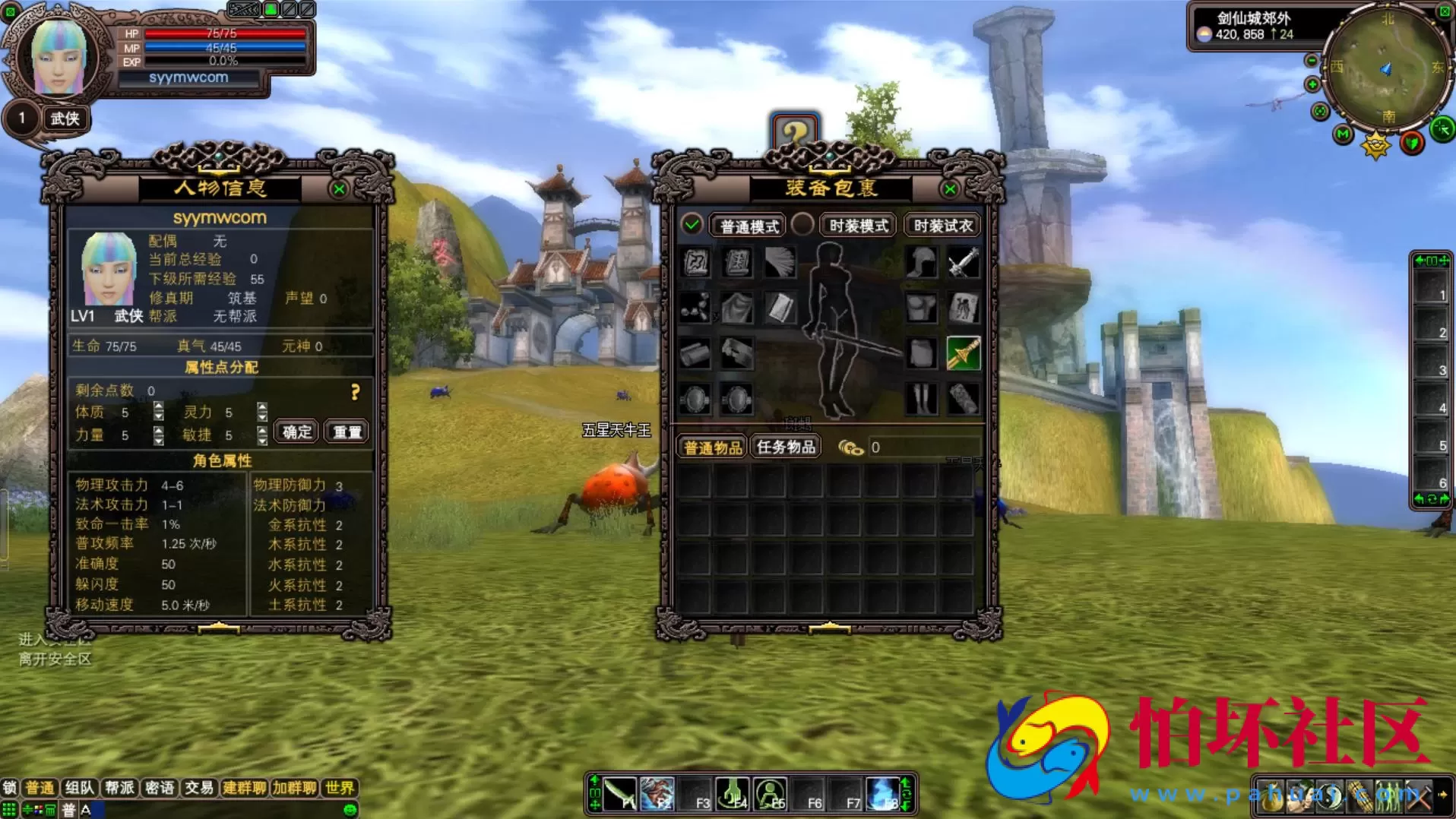Close the 装备包裹 equipment bag window
This screenshot has height=819, width=1456.
coord(949,189)
